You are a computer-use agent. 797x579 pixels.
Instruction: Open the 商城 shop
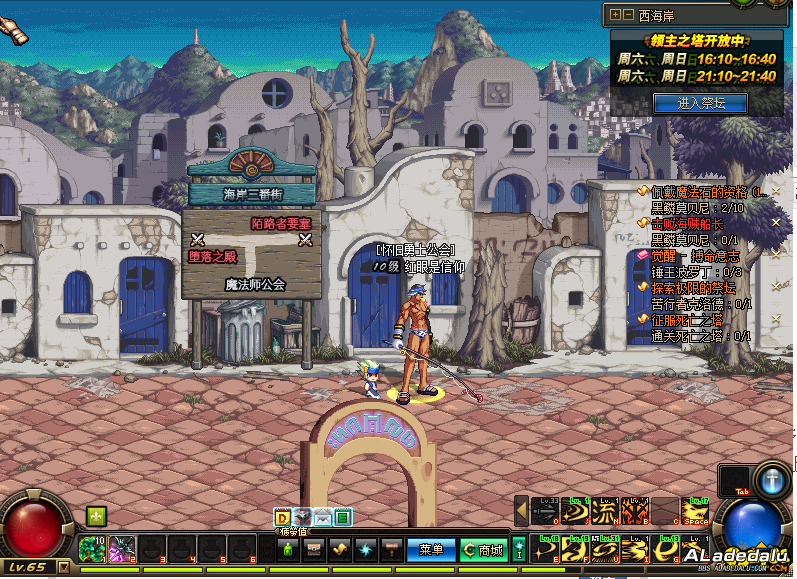point(484,549)
